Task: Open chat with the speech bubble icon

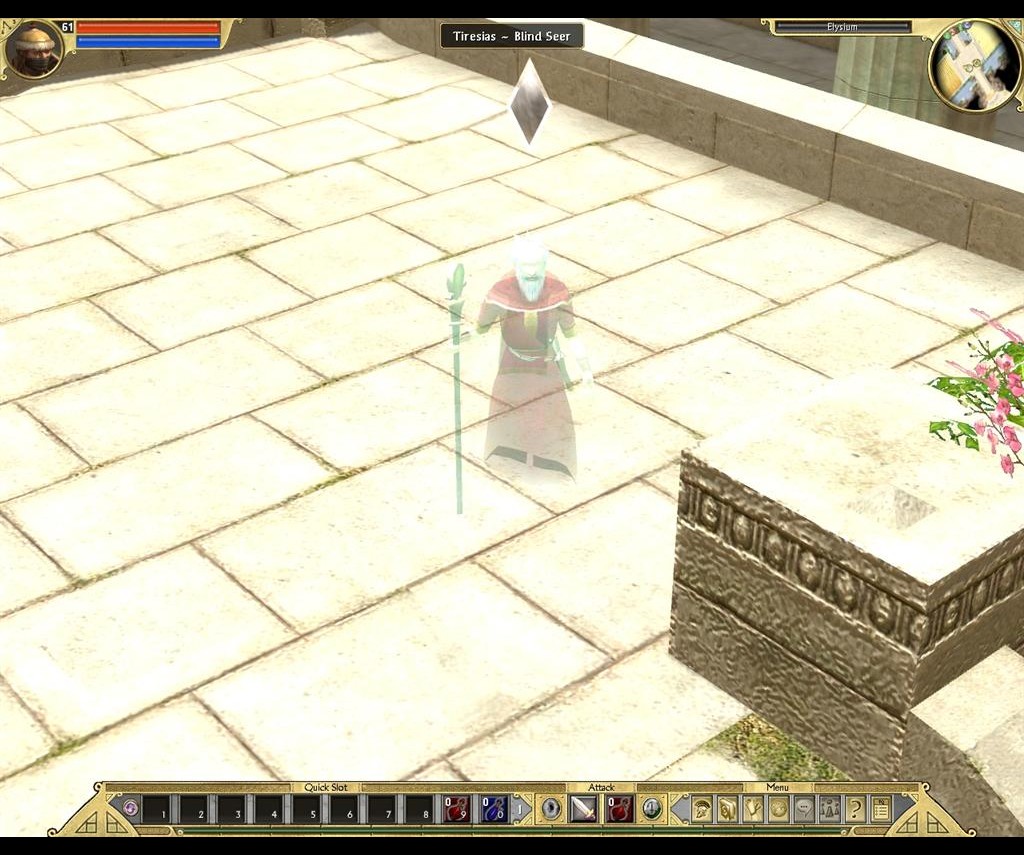Action: pos(804,808)
